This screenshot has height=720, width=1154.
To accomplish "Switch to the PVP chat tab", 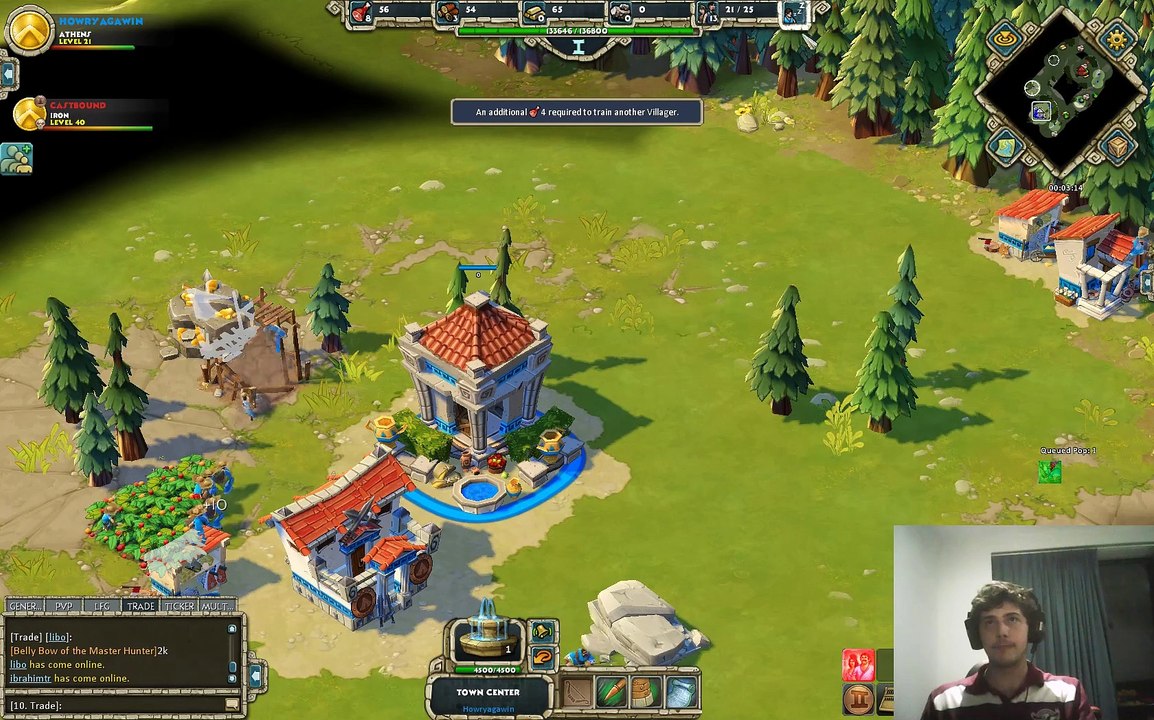I will pos(64,606).
